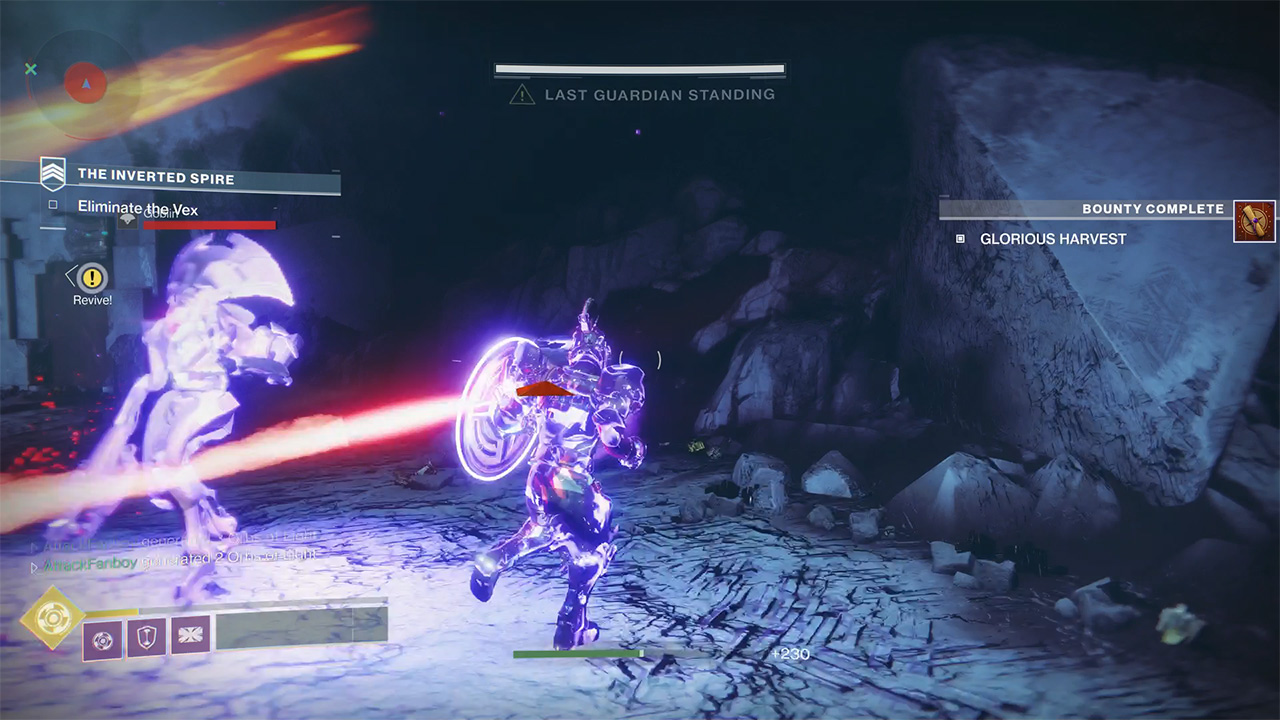Click the circular radar in the corner
The image size is (1280, 720).
[85, 83]
